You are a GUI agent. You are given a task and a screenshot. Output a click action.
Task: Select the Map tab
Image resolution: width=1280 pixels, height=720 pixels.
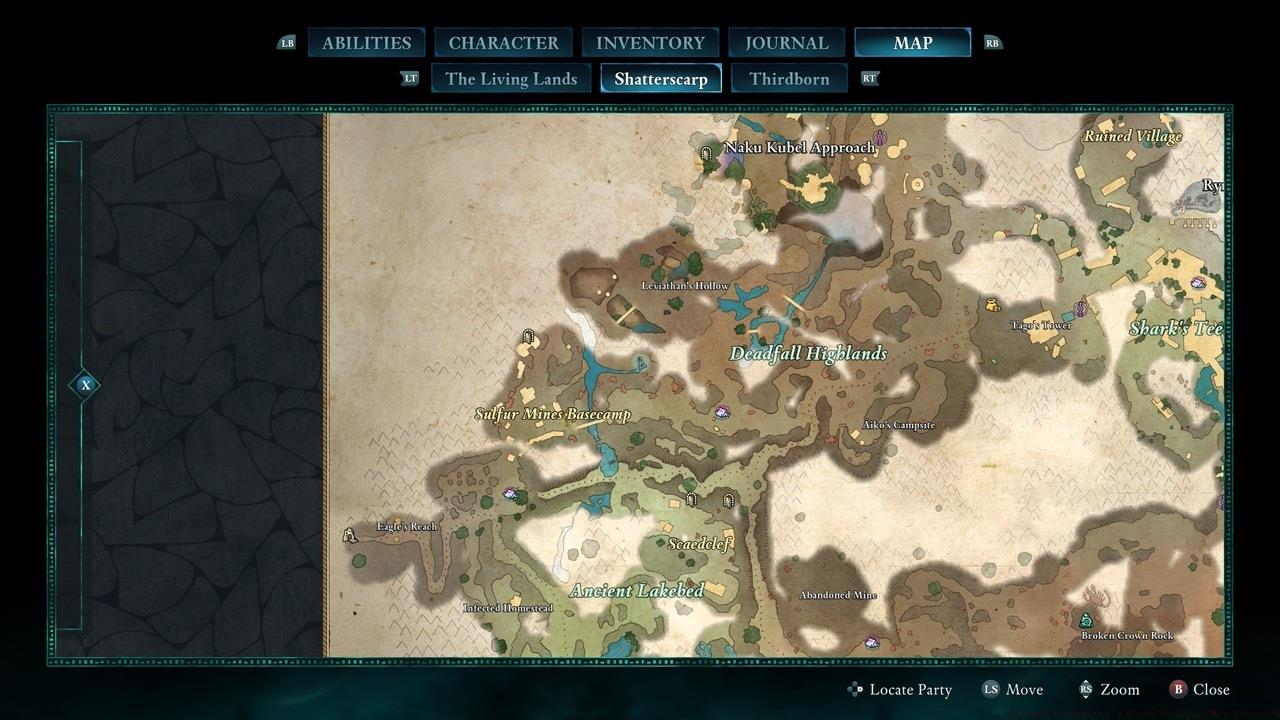912,43
